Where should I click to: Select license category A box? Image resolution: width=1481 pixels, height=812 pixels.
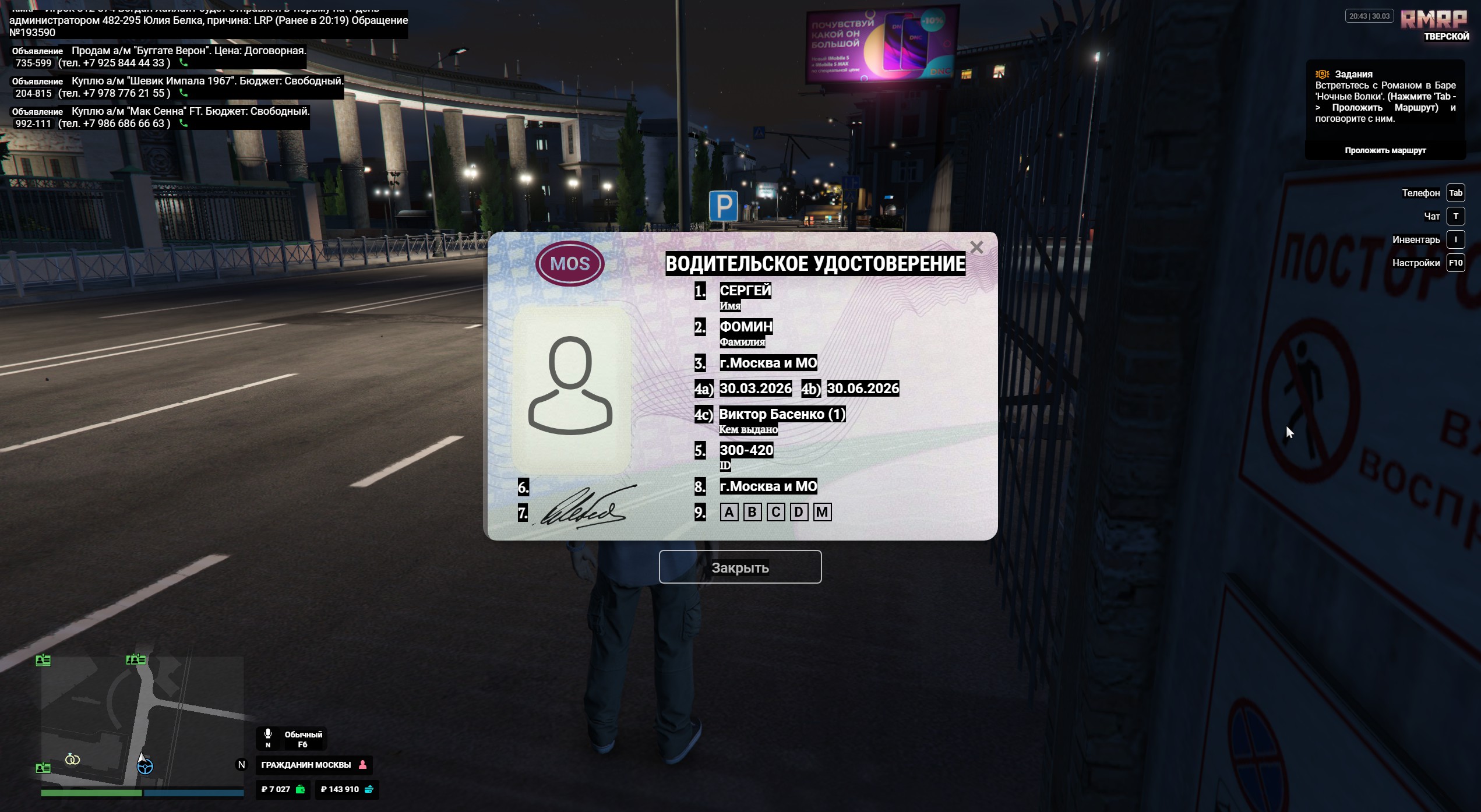pyautogui.click(x=729, y=512)
